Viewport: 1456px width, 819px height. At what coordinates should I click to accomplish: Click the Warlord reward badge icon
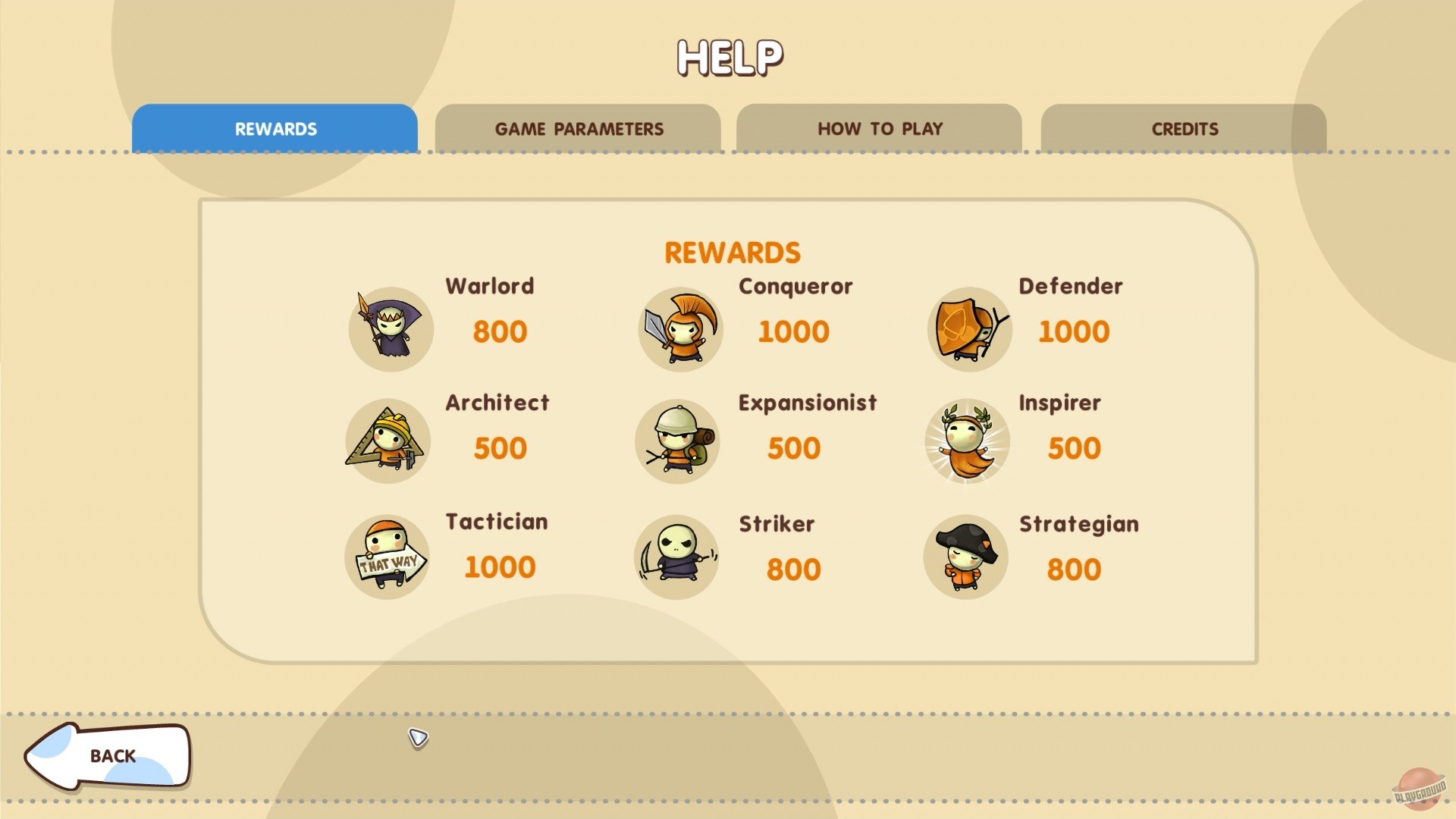point(390,329)
